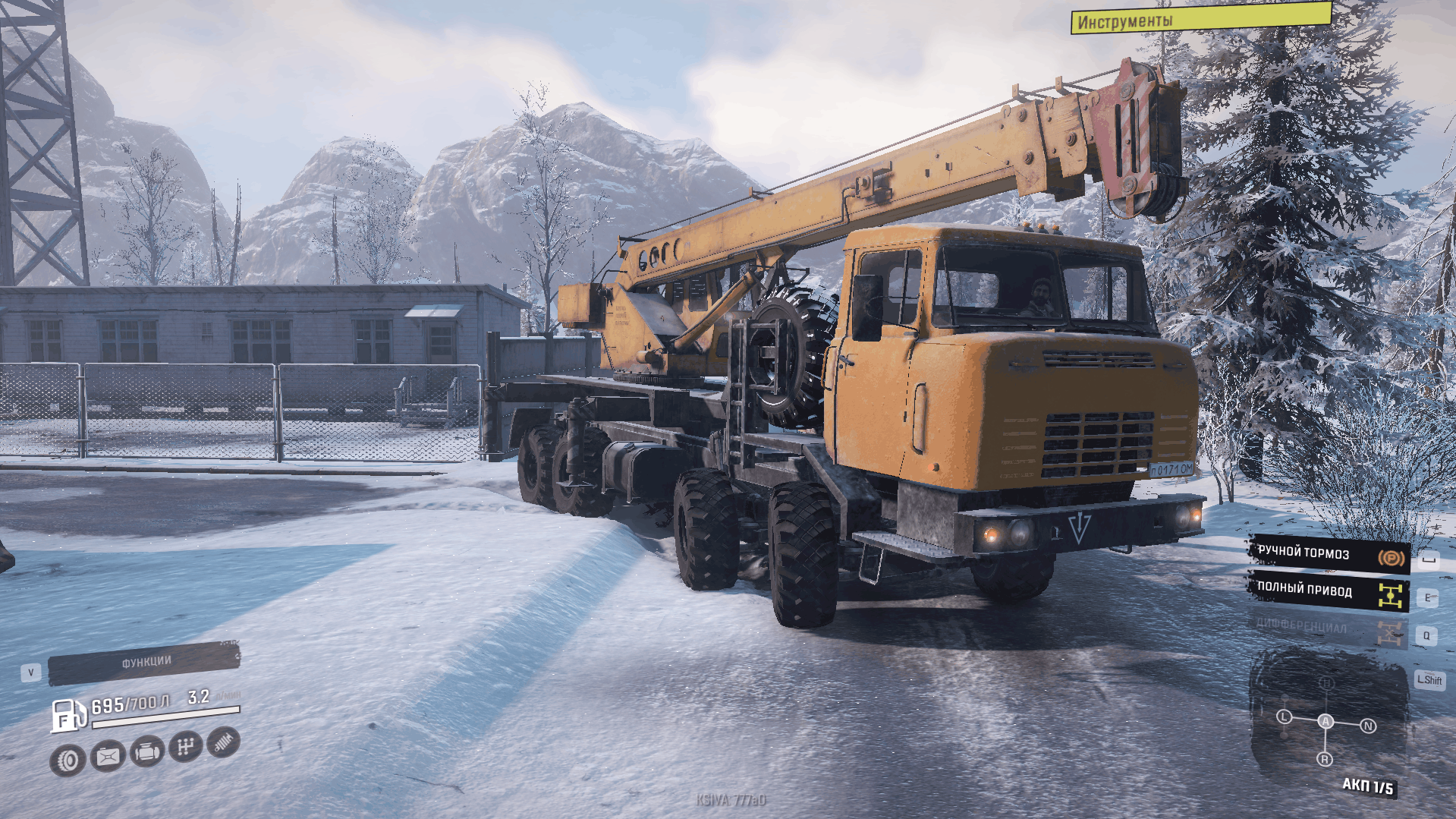Click the fuel tank condition icon
1456x819 pixels.
point(108,756)
